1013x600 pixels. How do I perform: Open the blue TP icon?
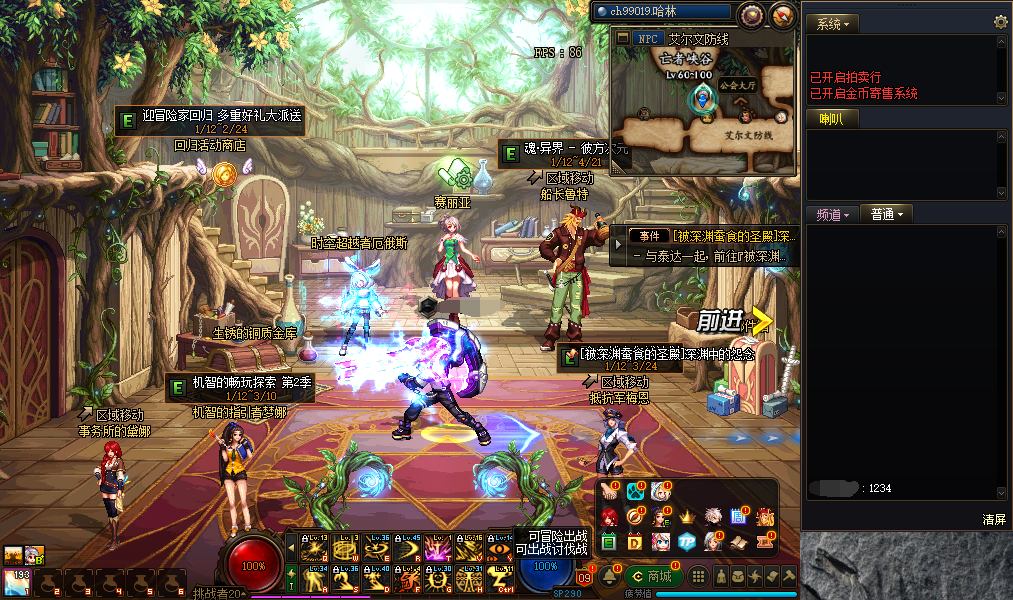coord(686,541)
